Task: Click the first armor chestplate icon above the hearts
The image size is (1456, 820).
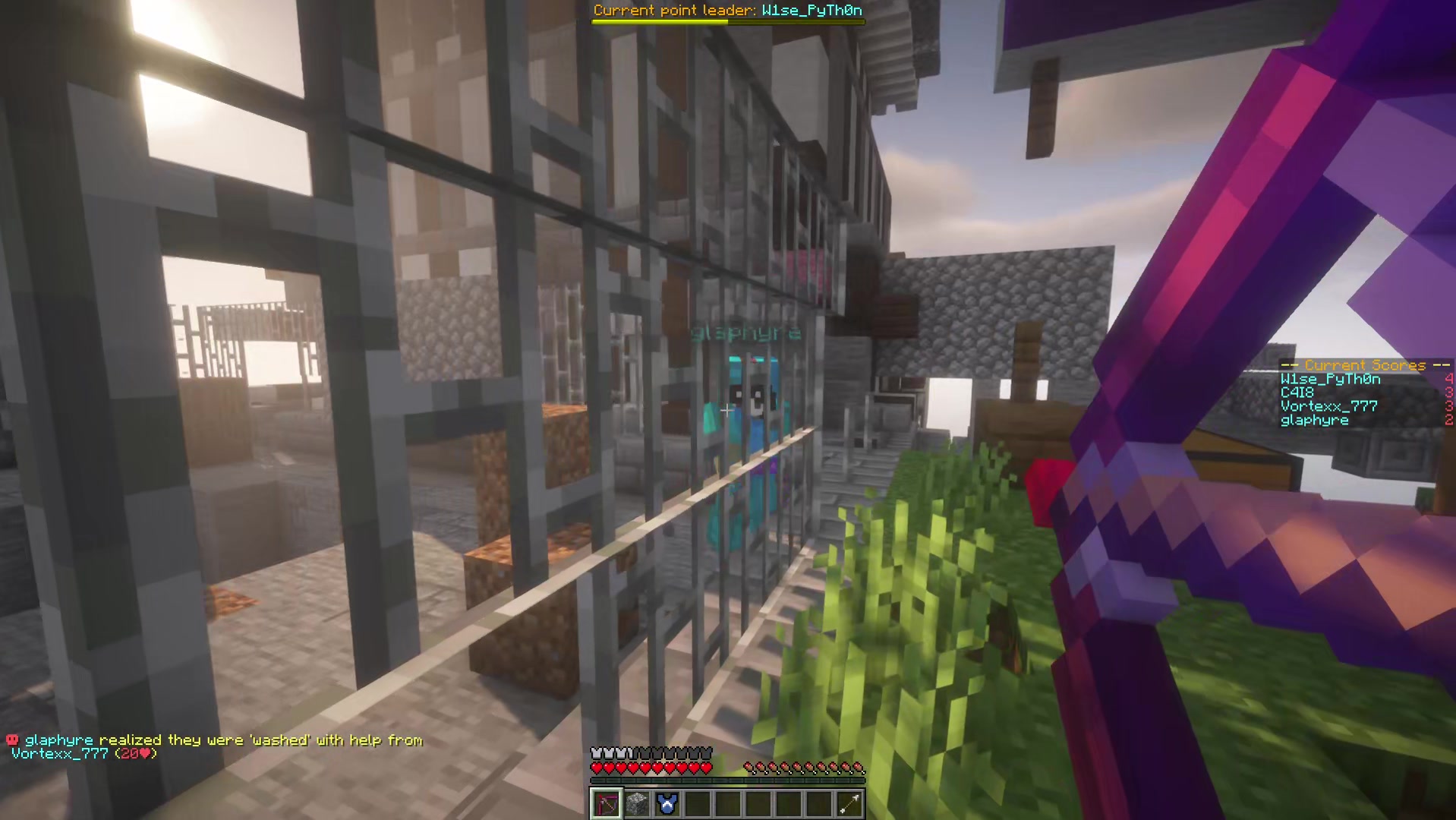Action: click(x=594, y=752)
